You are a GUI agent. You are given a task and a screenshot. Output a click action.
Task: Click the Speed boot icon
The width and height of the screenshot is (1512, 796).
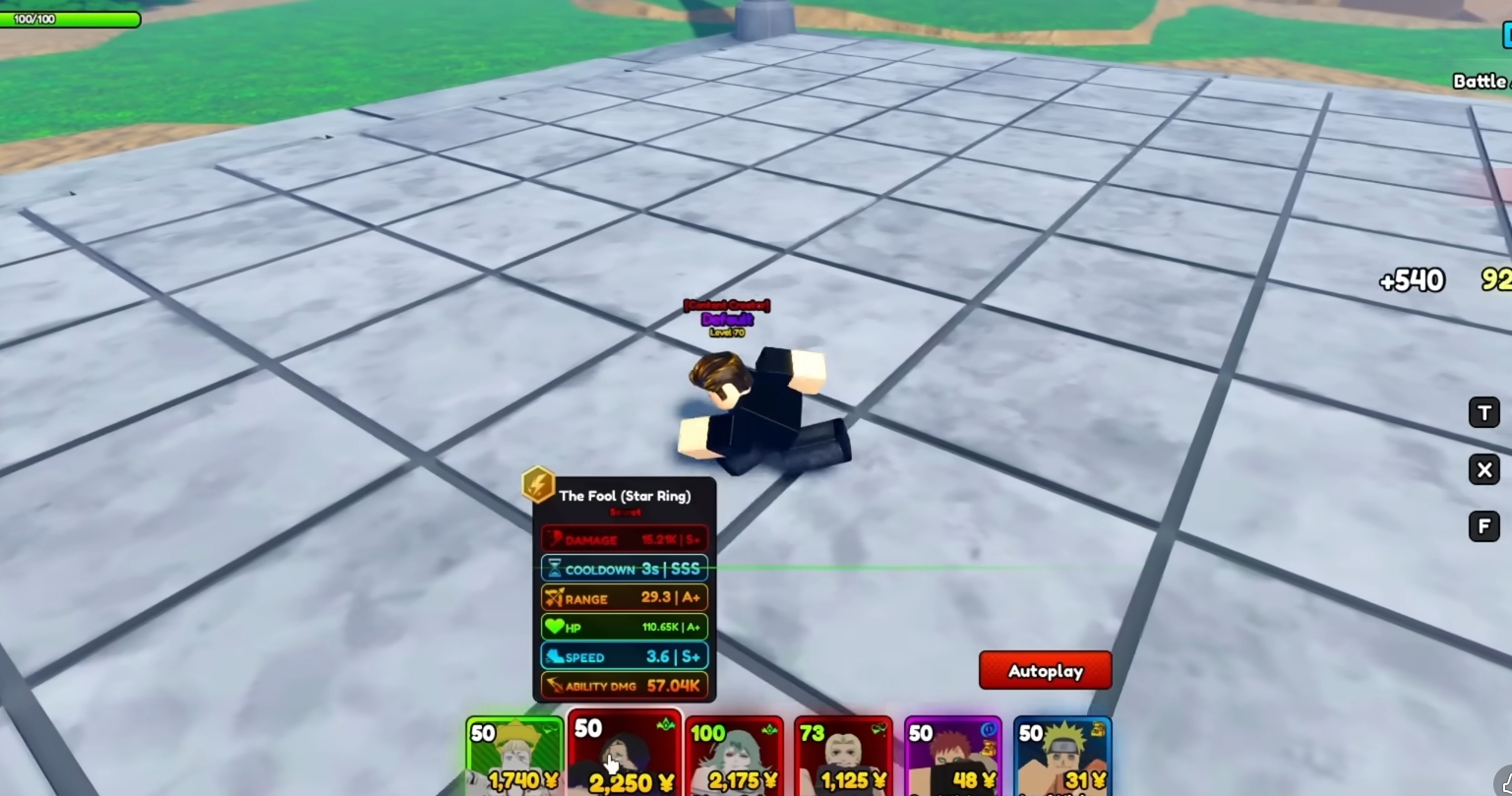[x=554, y=657]
